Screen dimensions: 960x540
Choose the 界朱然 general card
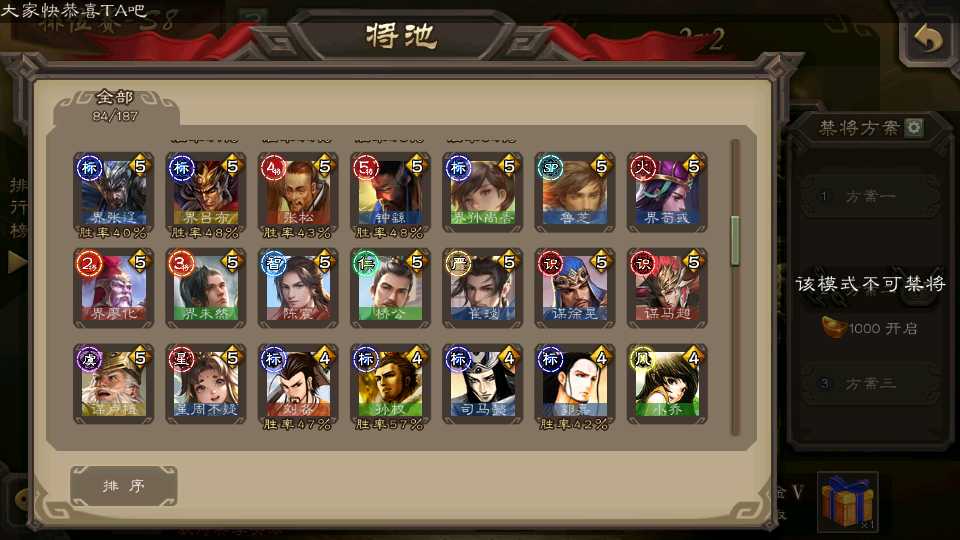205,287
